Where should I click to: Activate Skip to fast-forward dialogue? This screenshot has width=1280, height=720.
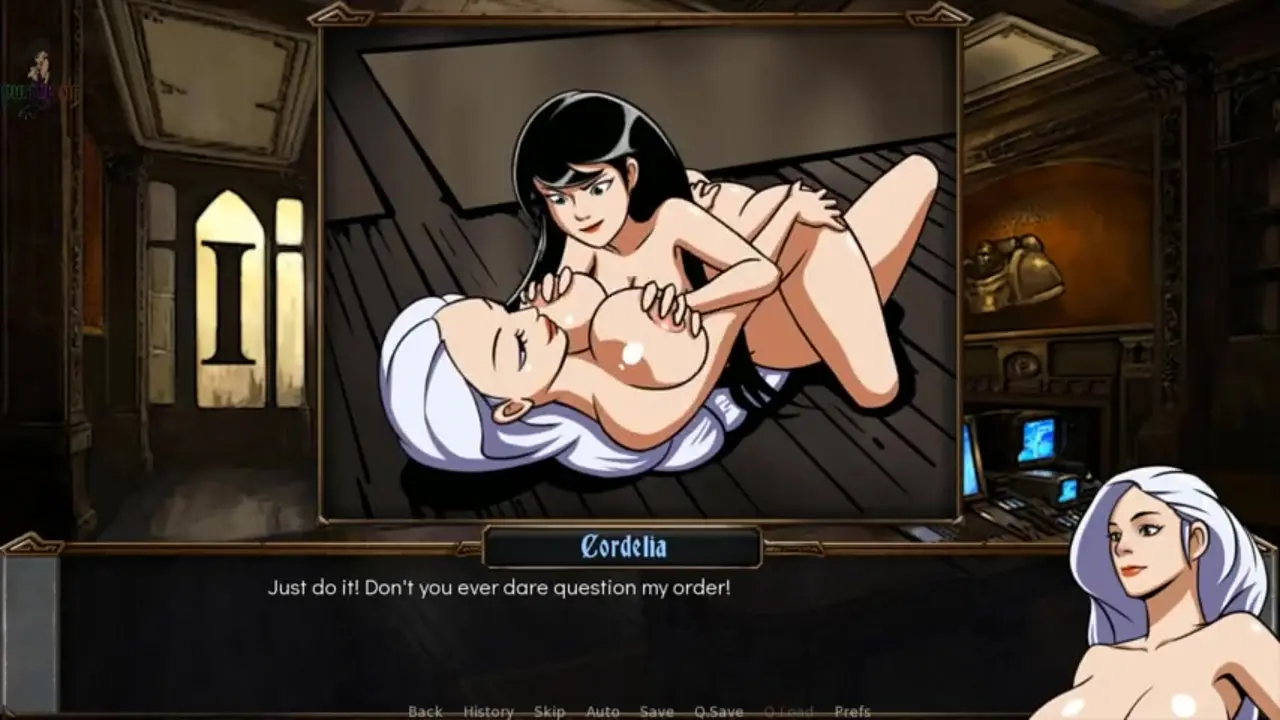pos(549,711)
